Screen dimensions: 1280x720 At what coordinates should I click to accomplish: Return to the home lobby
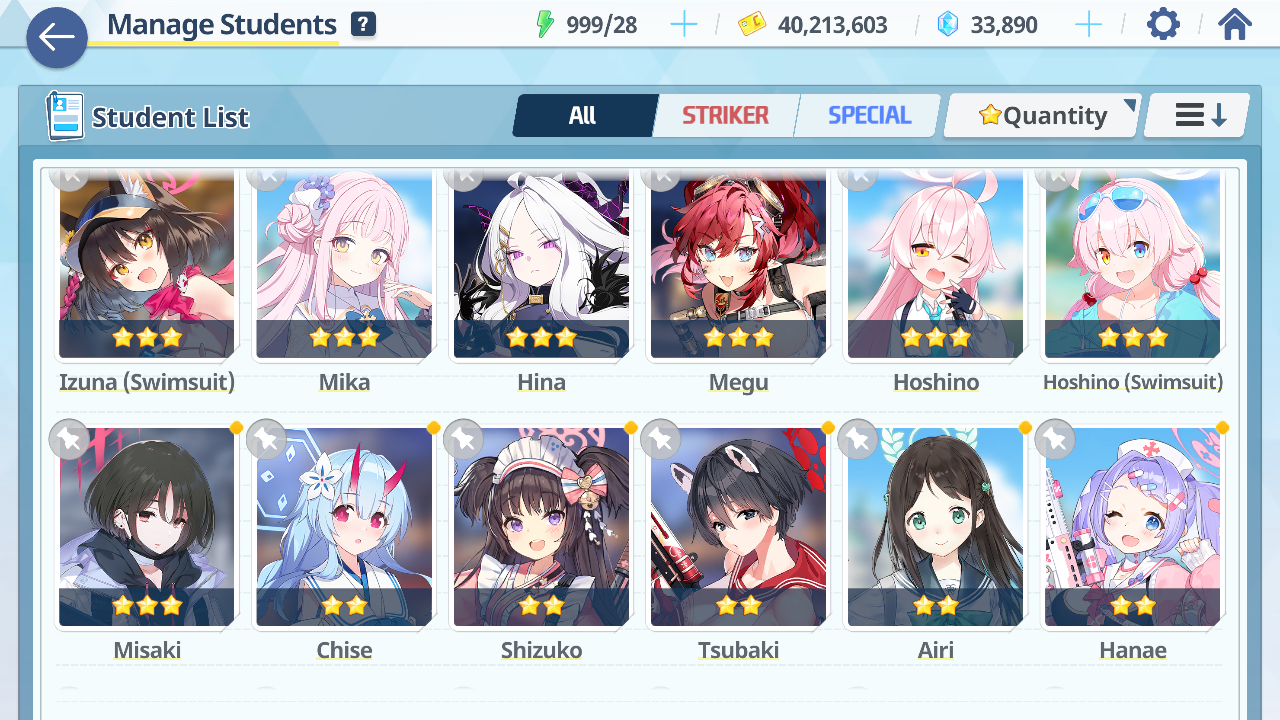1235,24
